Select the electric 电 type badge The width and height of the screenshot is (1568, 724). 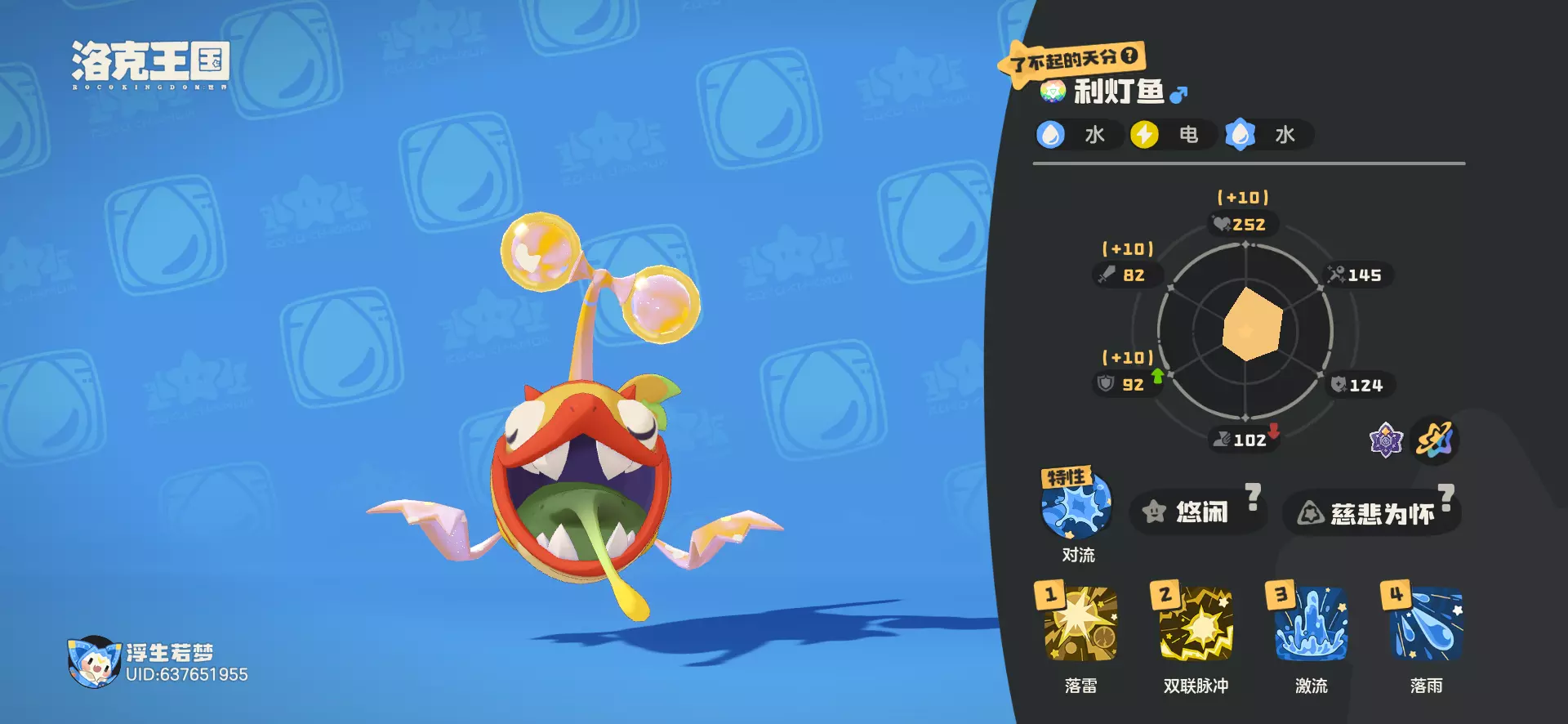tap(1145, 135)
